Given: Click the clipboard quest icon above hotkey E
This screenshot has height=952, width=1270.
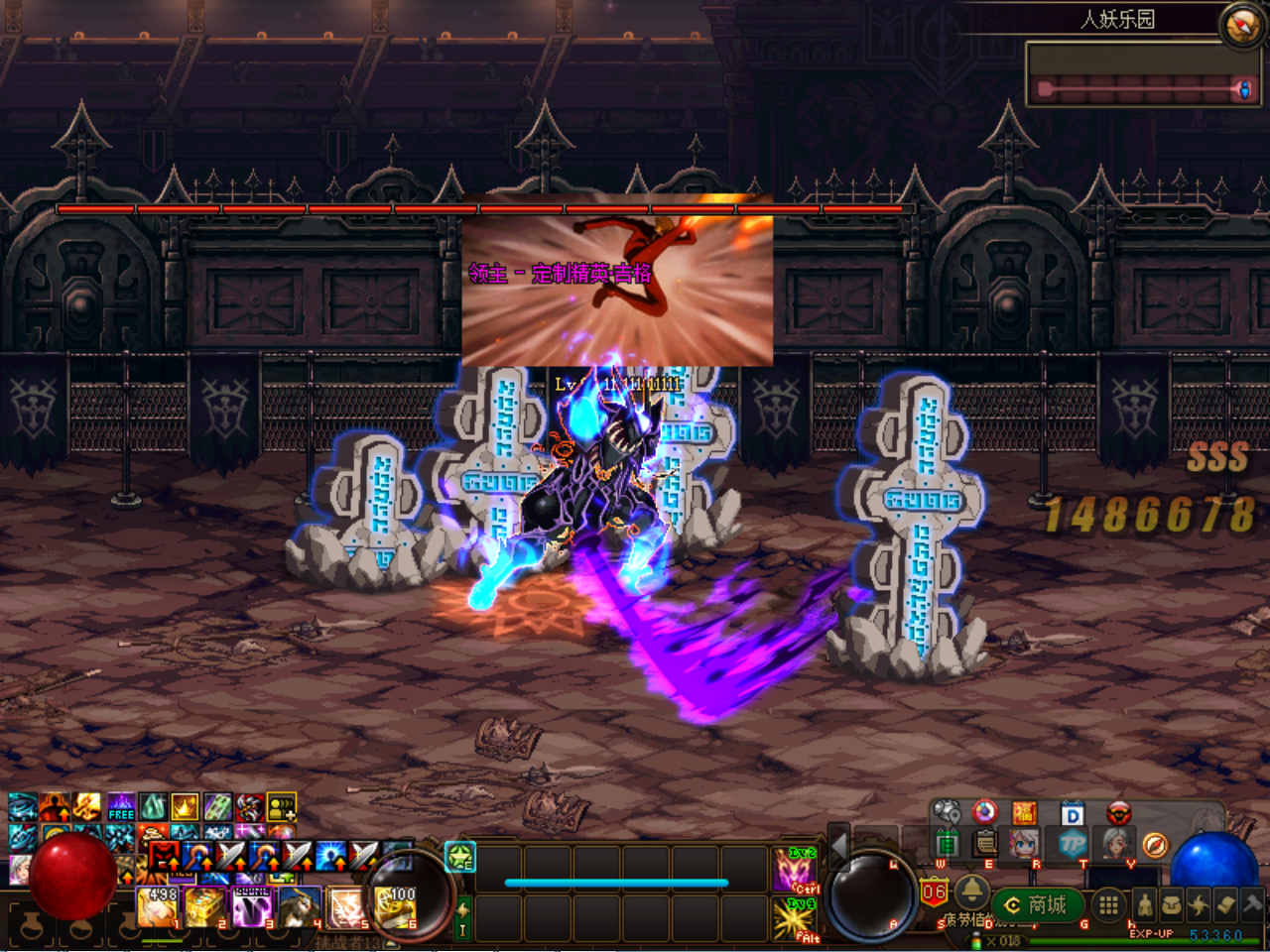Looking at the screenshot, I should click(x=983, y=845).
